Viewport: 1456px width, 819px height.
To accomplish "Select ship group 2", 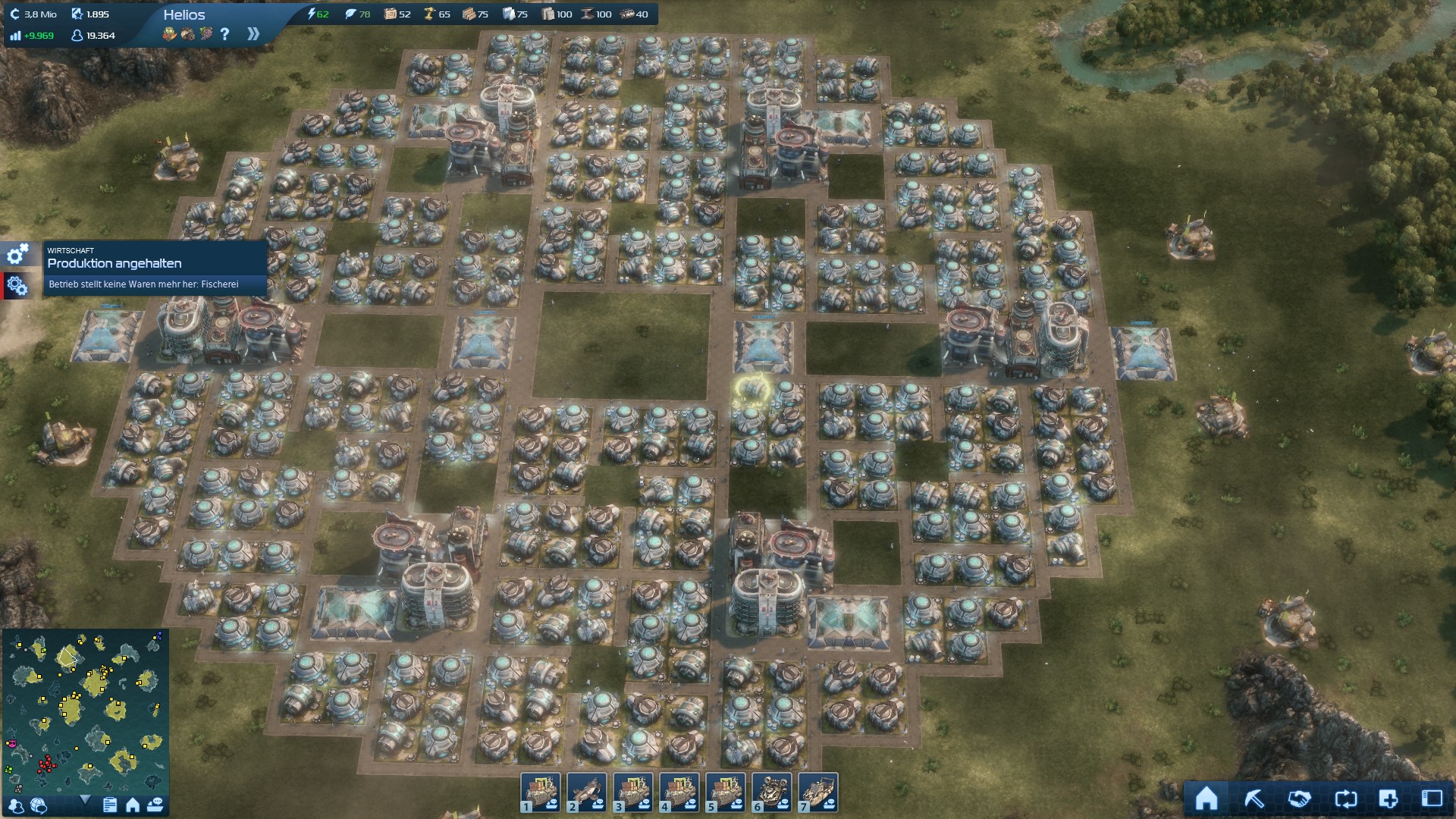I will 587,792.
